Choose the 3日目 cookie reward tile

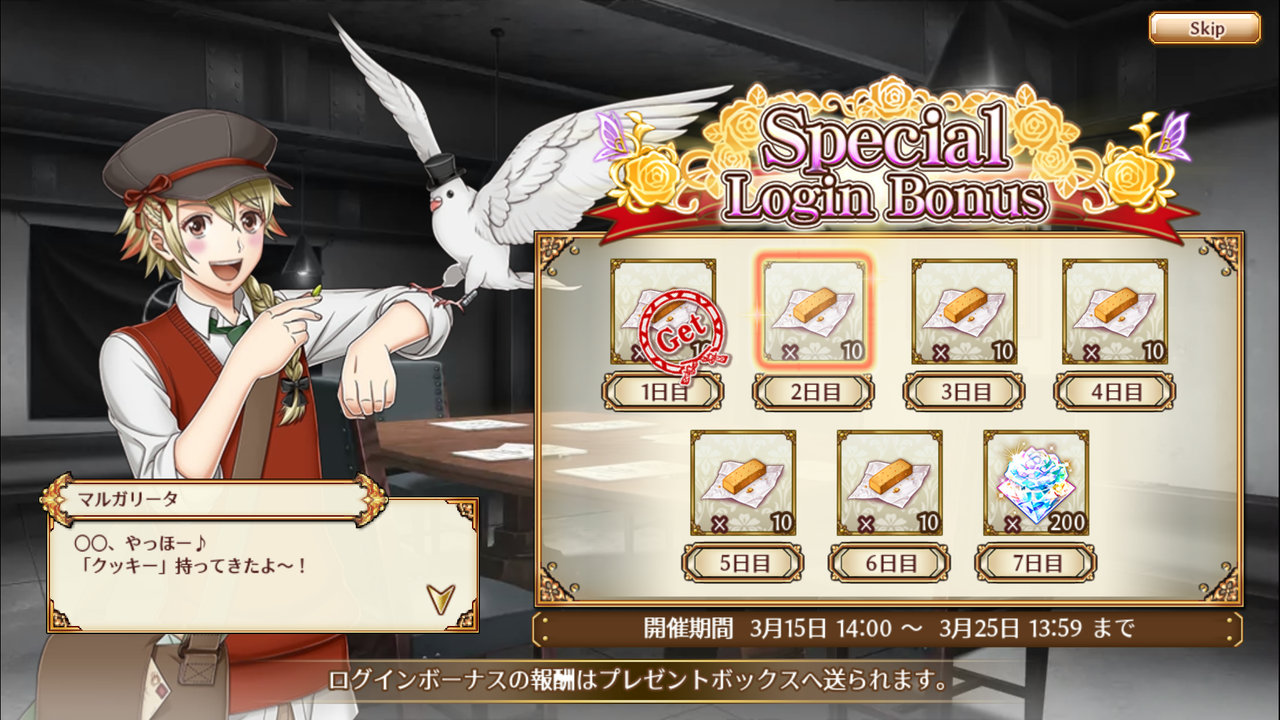pyautogui.click(x=964, y=312)
